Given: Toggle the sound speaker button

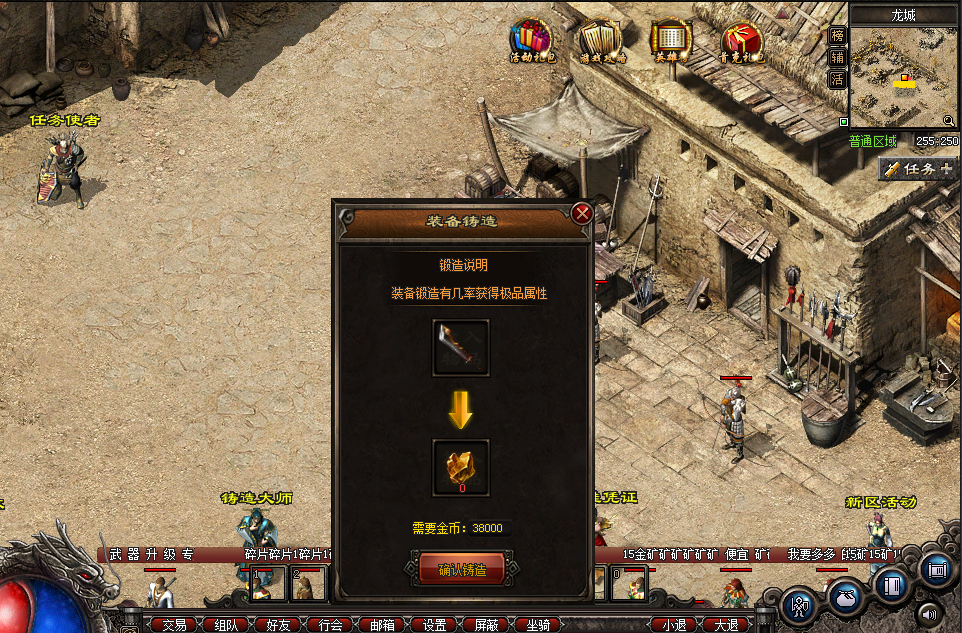Looking at the screenshot, I should pos(931,614).
